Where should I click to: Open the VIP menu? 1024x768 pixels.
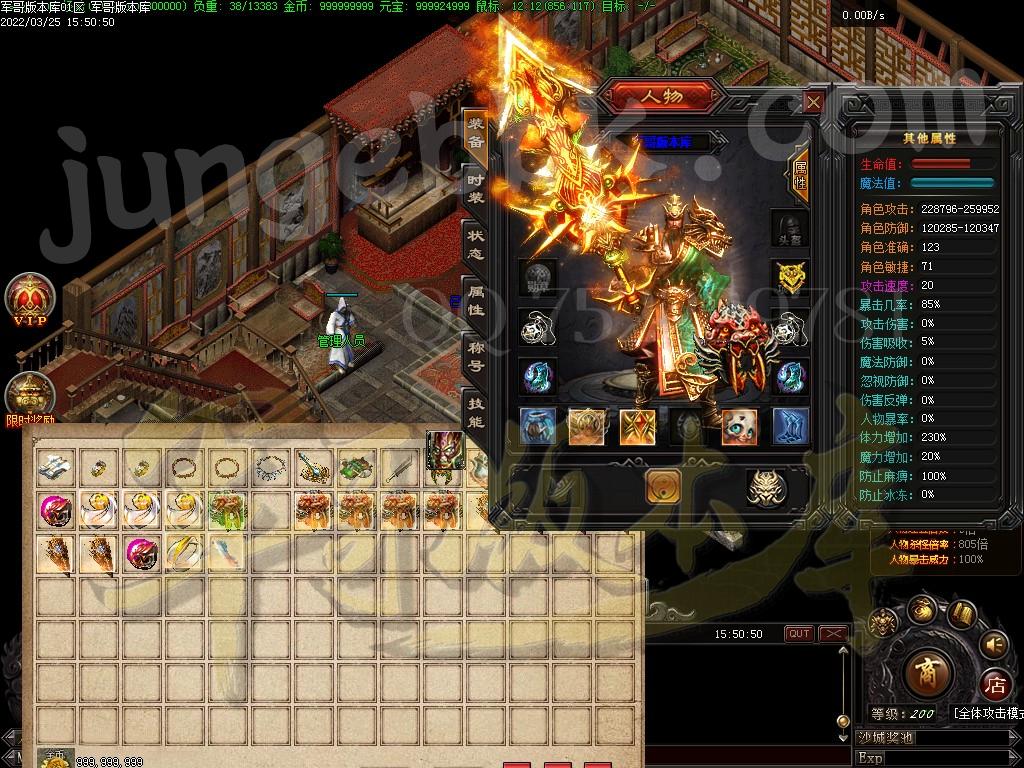pos(29,297)
